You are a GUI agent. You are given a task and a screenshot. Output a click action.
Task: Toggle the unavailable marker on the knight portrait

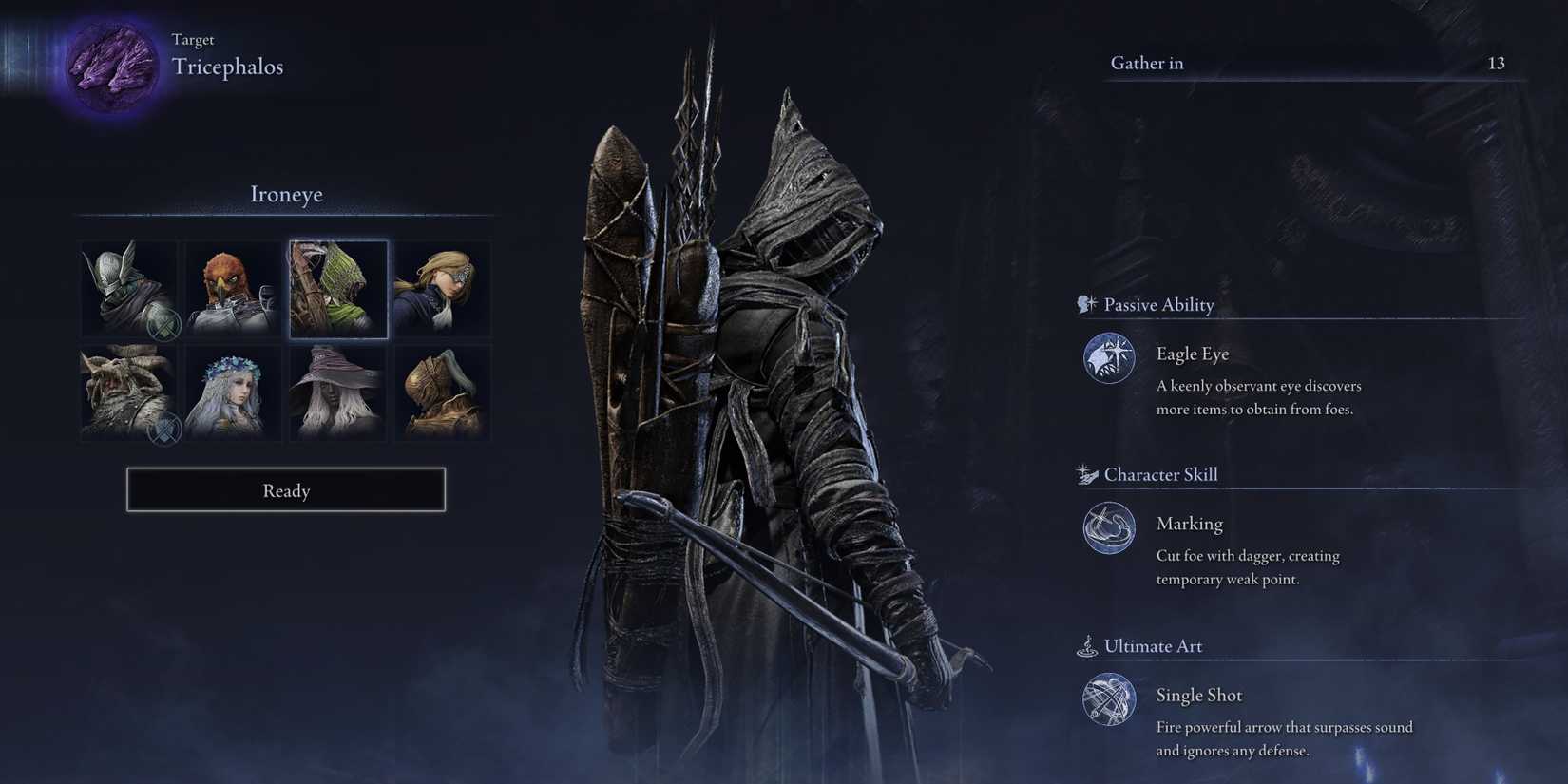[163, 325]
